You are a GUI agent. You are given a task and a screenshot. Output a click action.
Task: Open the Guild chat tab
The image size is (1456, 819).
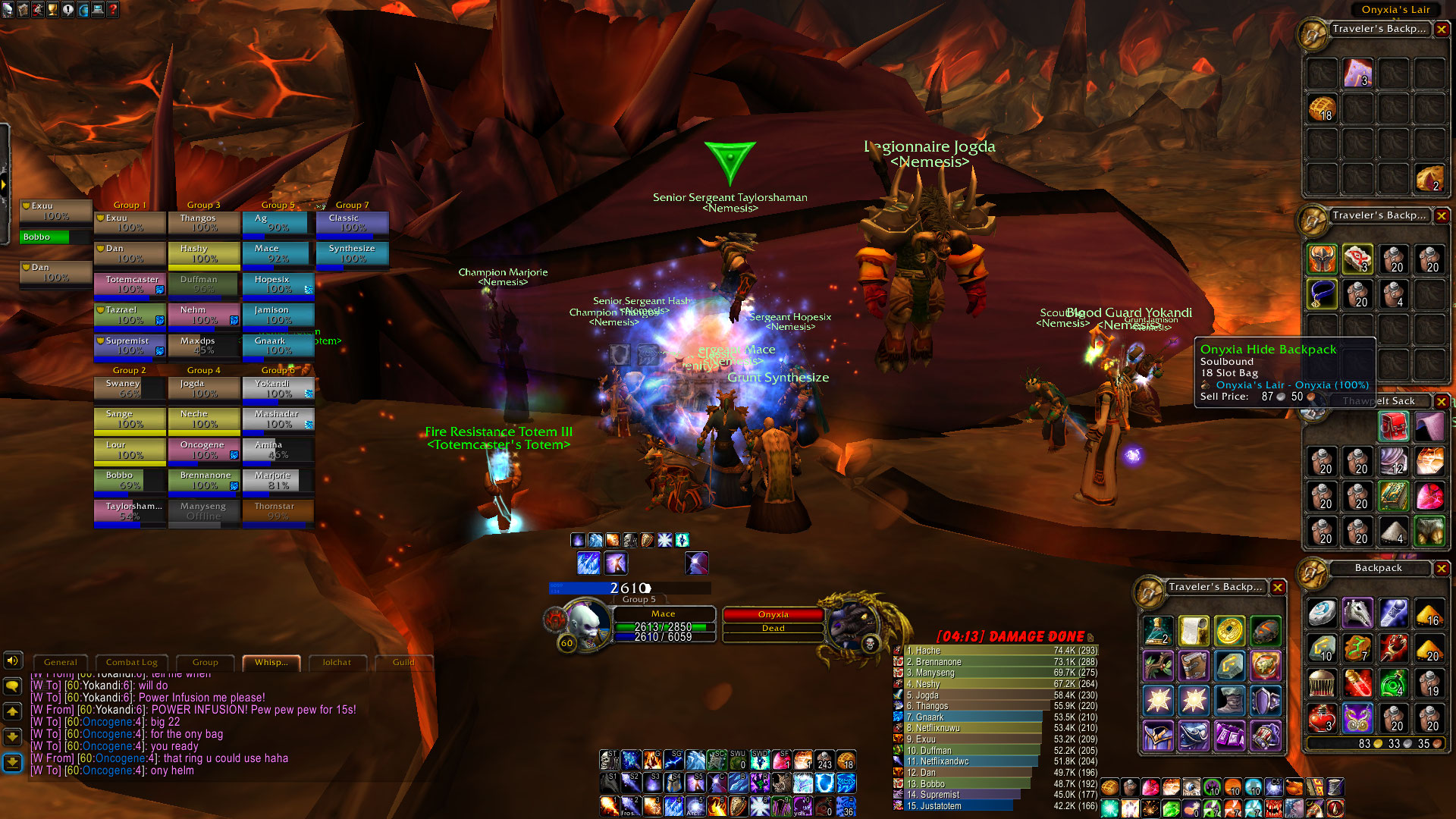tap(403, 663)
